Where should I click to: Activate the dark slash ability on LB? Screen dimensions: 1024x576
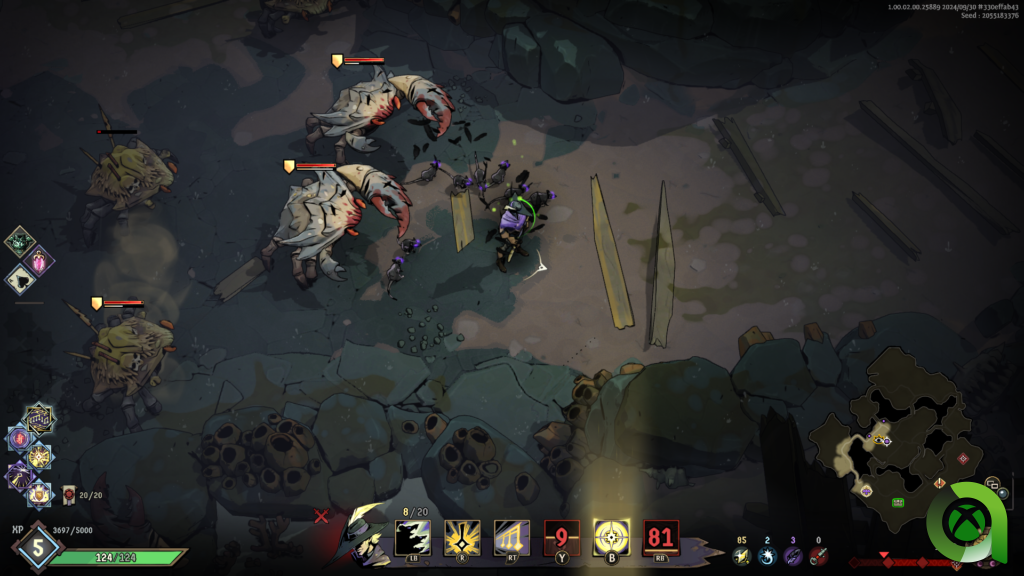coord(412,538)
